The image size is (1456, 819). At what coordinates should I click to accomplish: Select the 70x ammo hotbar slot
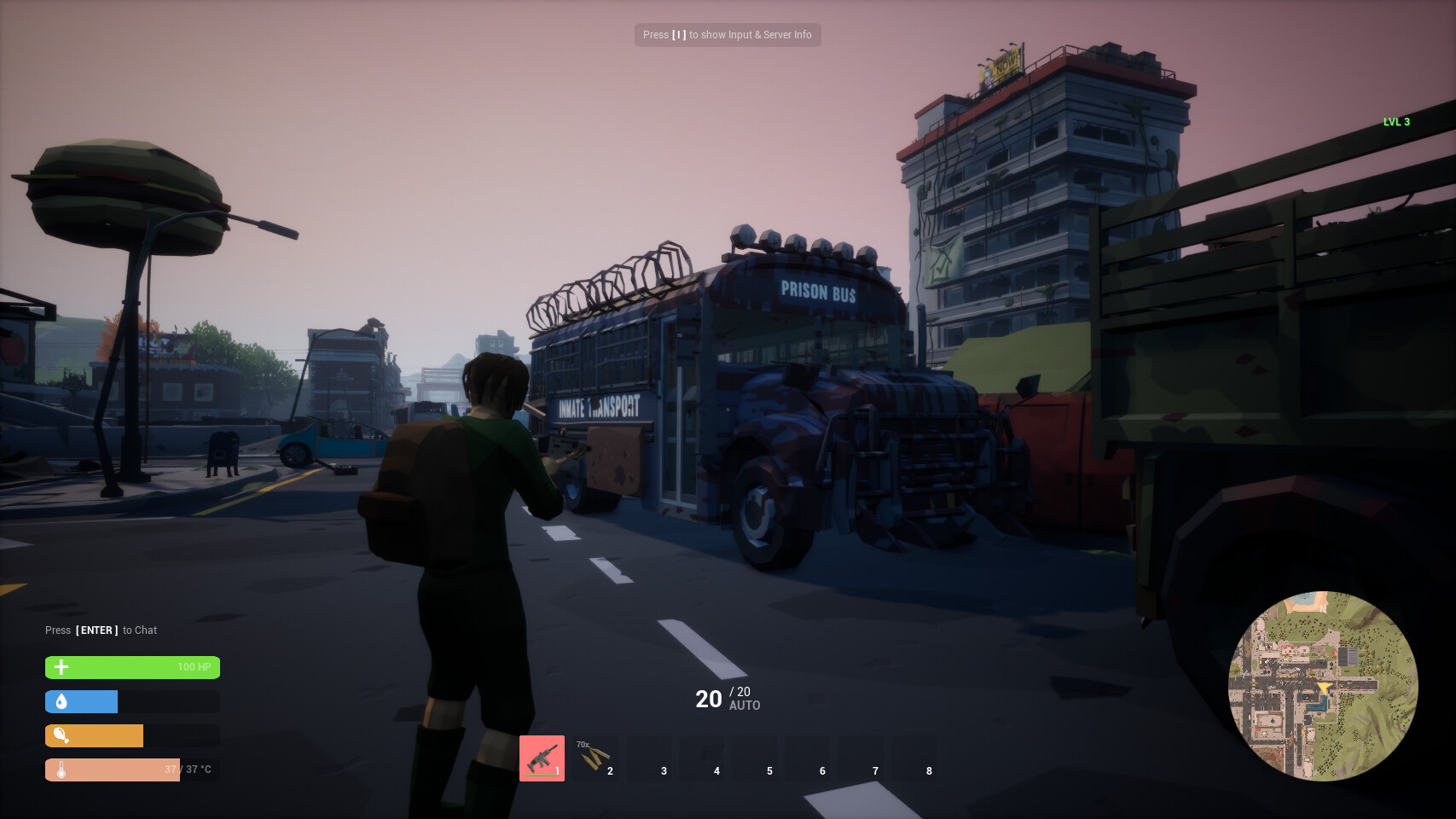[595, 758]
